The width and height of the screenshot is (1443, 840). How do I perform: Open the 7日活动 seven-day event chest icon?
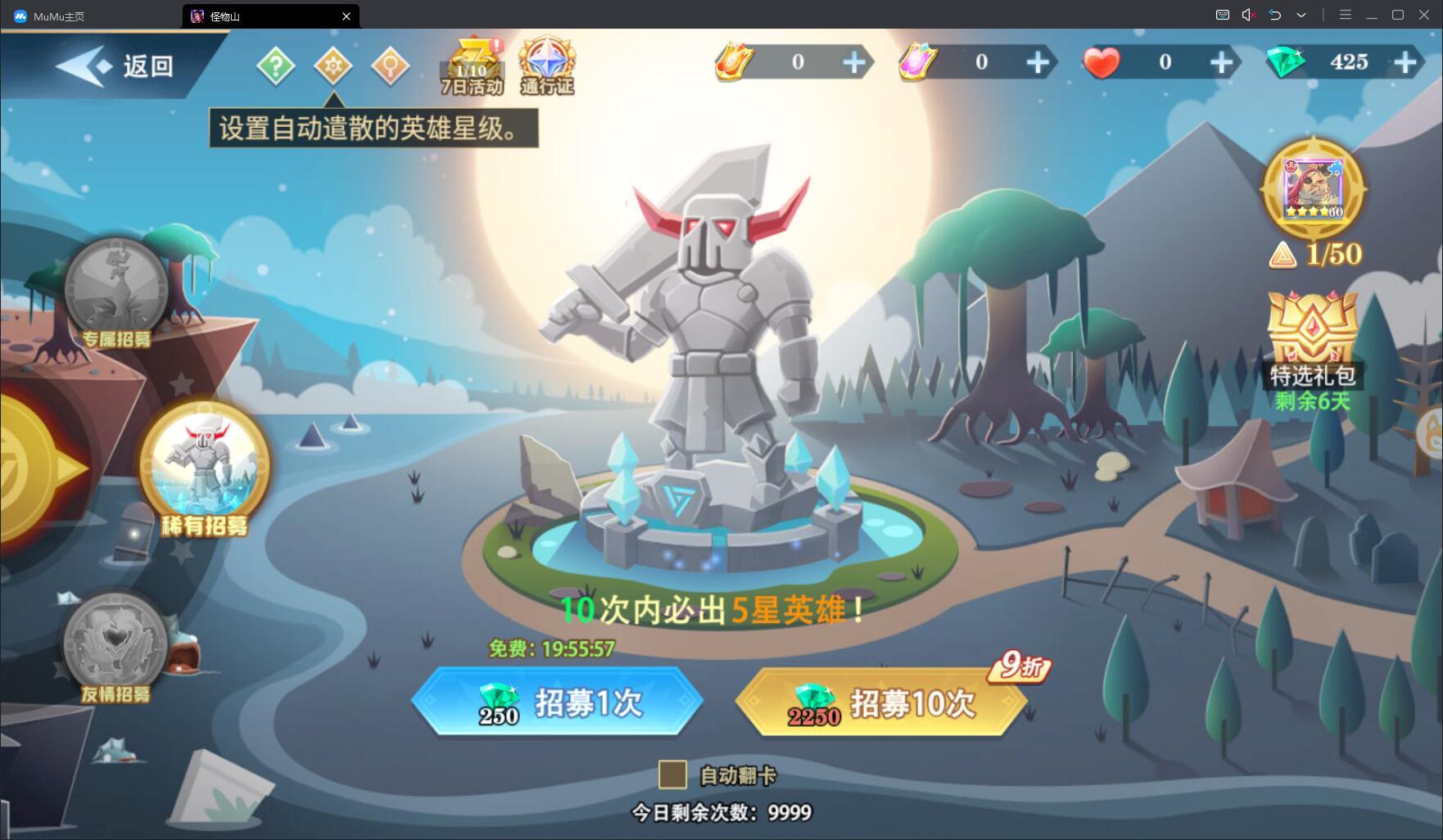coord(473,61)
